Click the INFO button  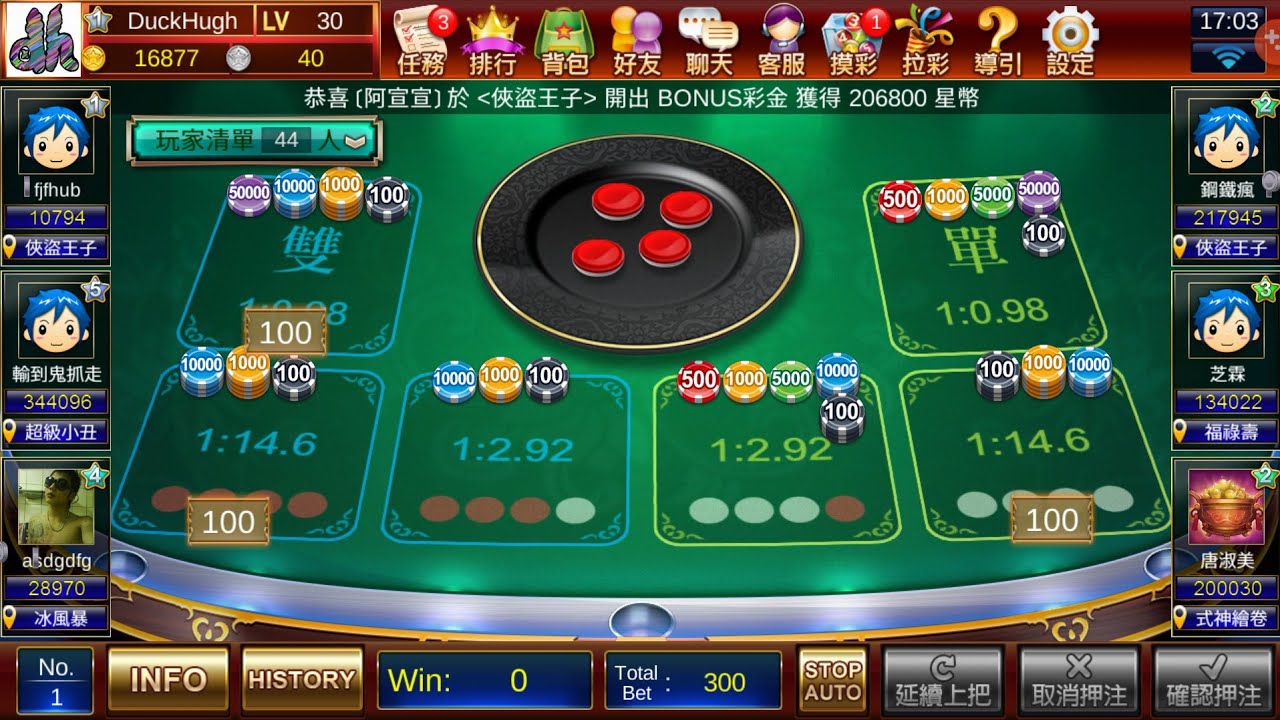click(x=168, y=680)
